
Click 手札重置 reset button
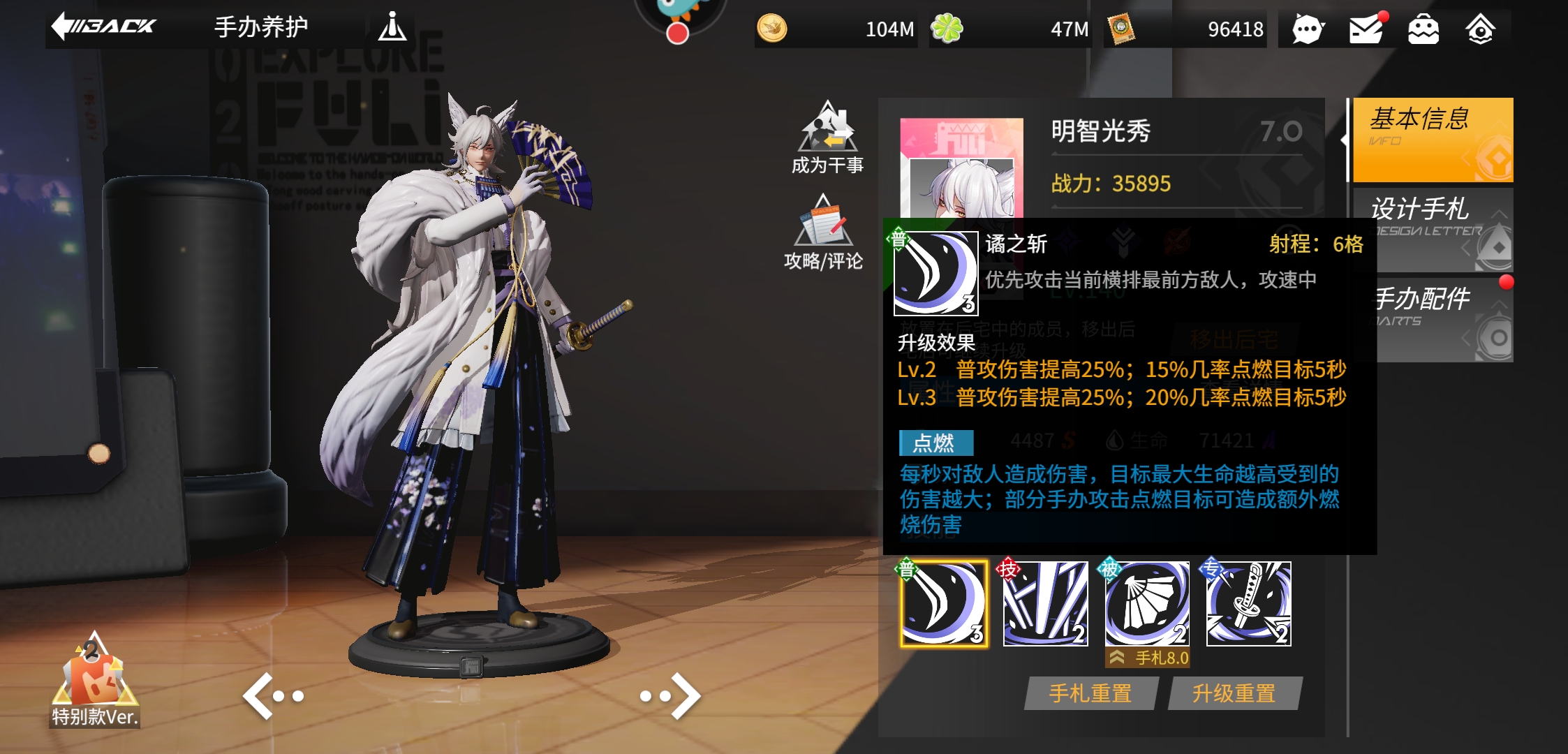pos(1090,693)
